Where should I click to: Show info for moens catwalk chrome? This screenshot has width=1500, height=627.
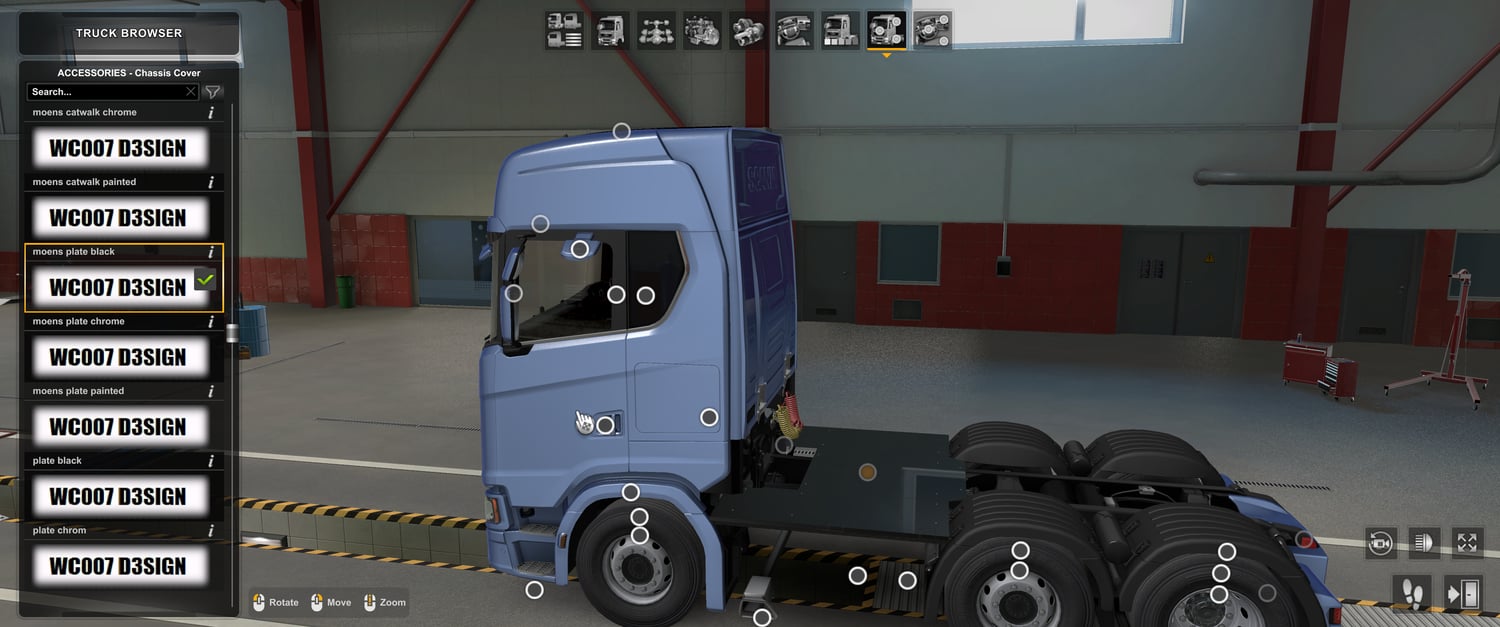211,113
